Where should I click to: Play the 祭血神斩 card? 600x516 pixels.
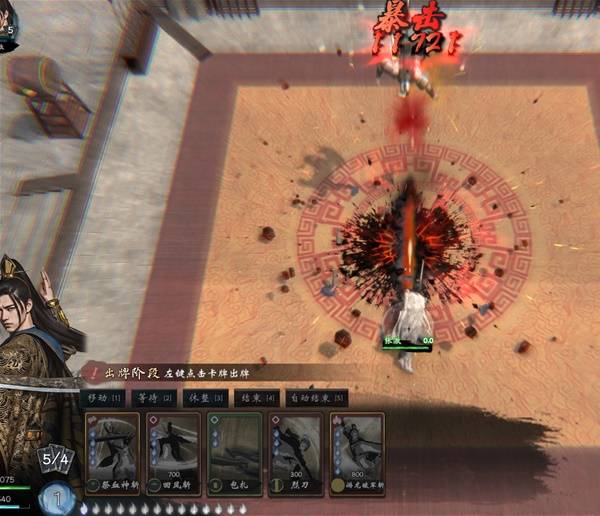tap(113, 454)
